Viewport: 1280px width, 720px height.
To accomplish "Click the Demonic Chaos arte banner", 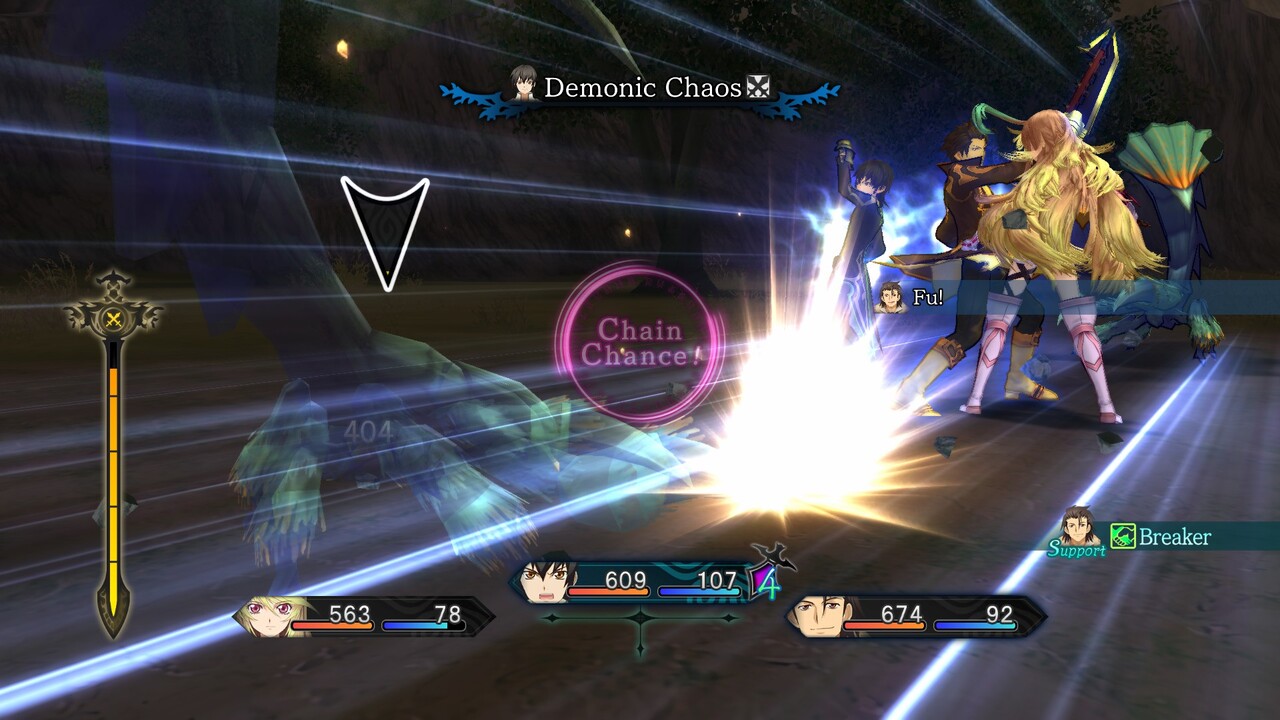I will [x=640, y=88].
